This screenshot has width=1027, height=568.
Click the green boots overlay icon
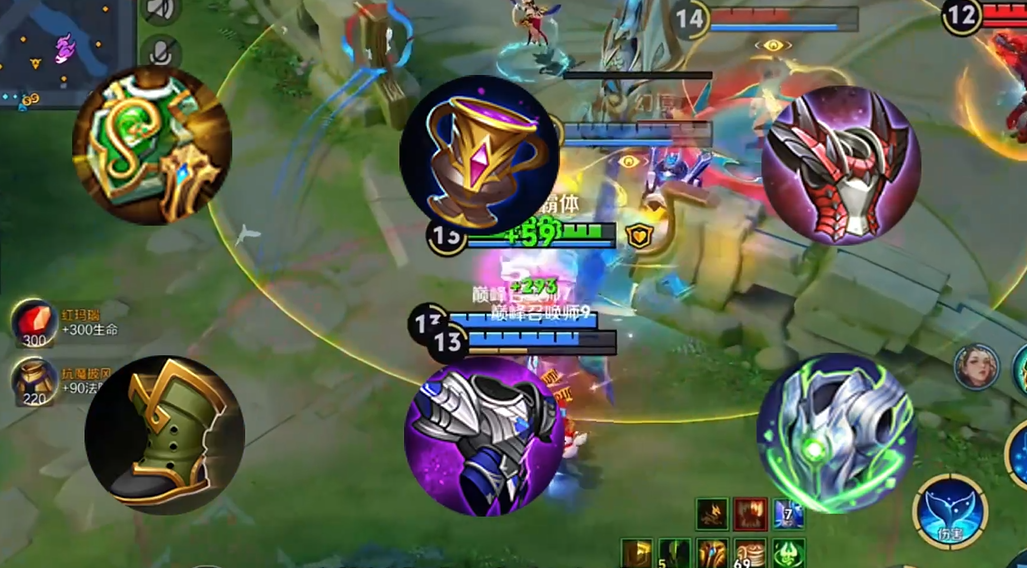[x=164, y=435]
